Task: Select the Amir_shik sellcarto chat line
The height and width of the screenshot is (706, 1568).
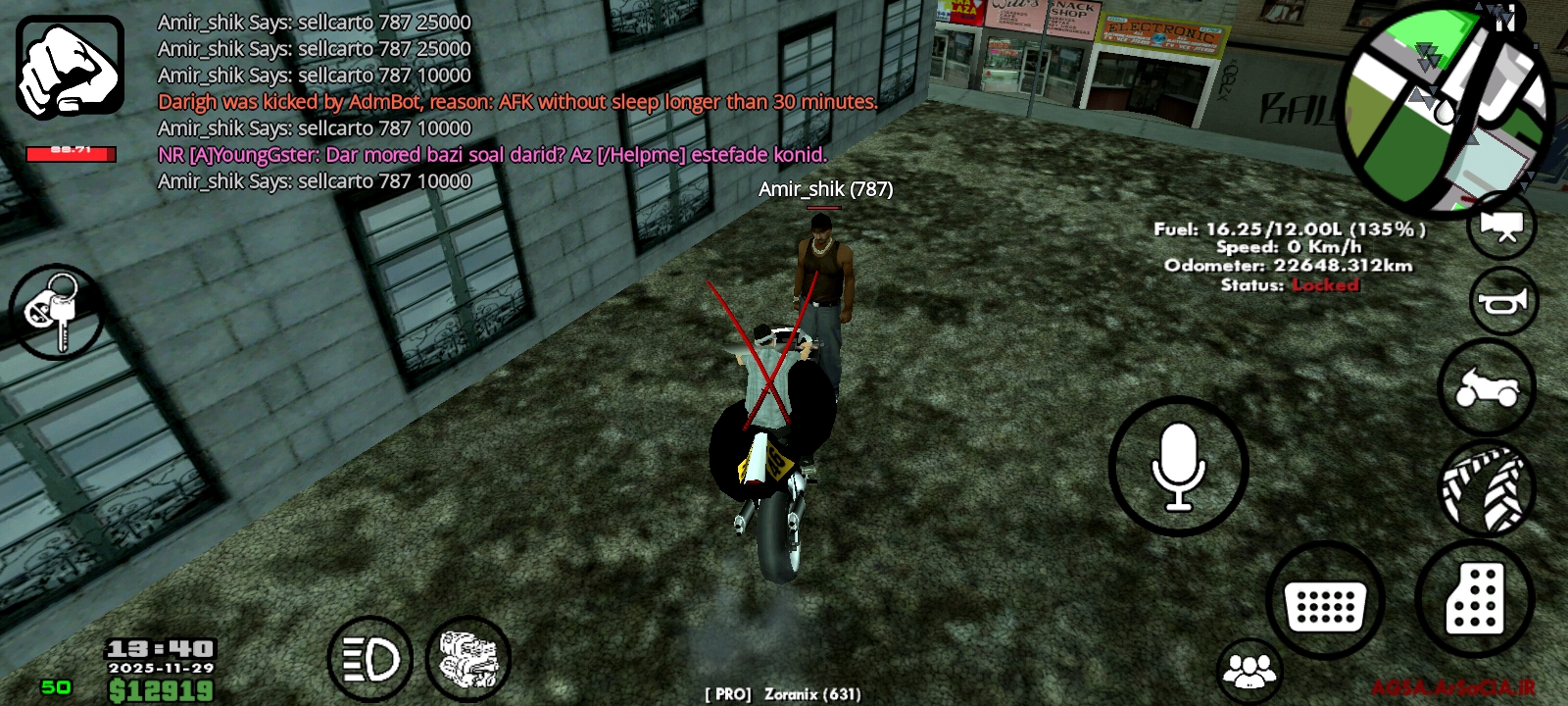Action: (x=312, y=22)
